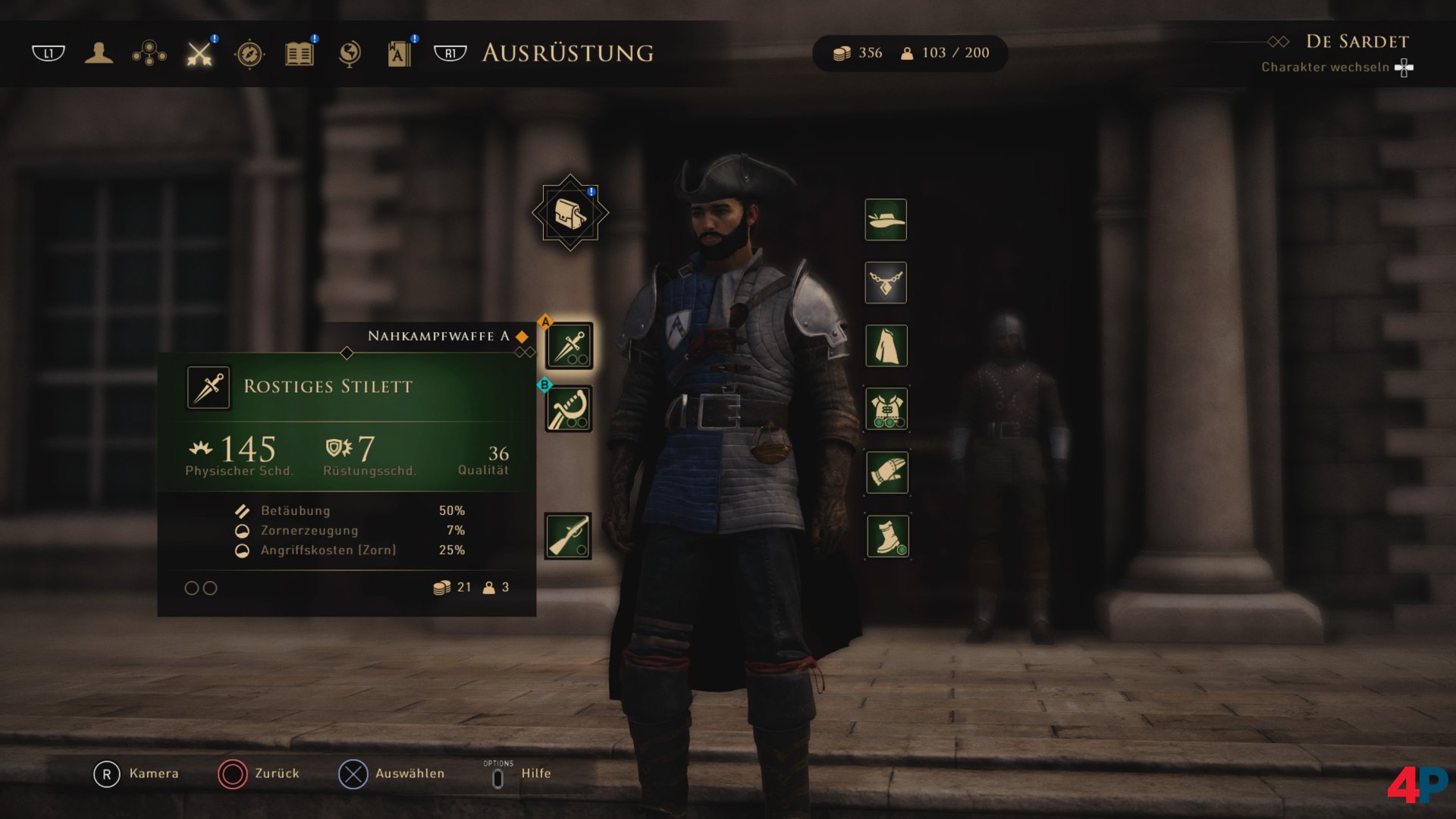Choose the saber melee weapon B slot
The height and width of the screenshot is (819, 1456).
569,409
